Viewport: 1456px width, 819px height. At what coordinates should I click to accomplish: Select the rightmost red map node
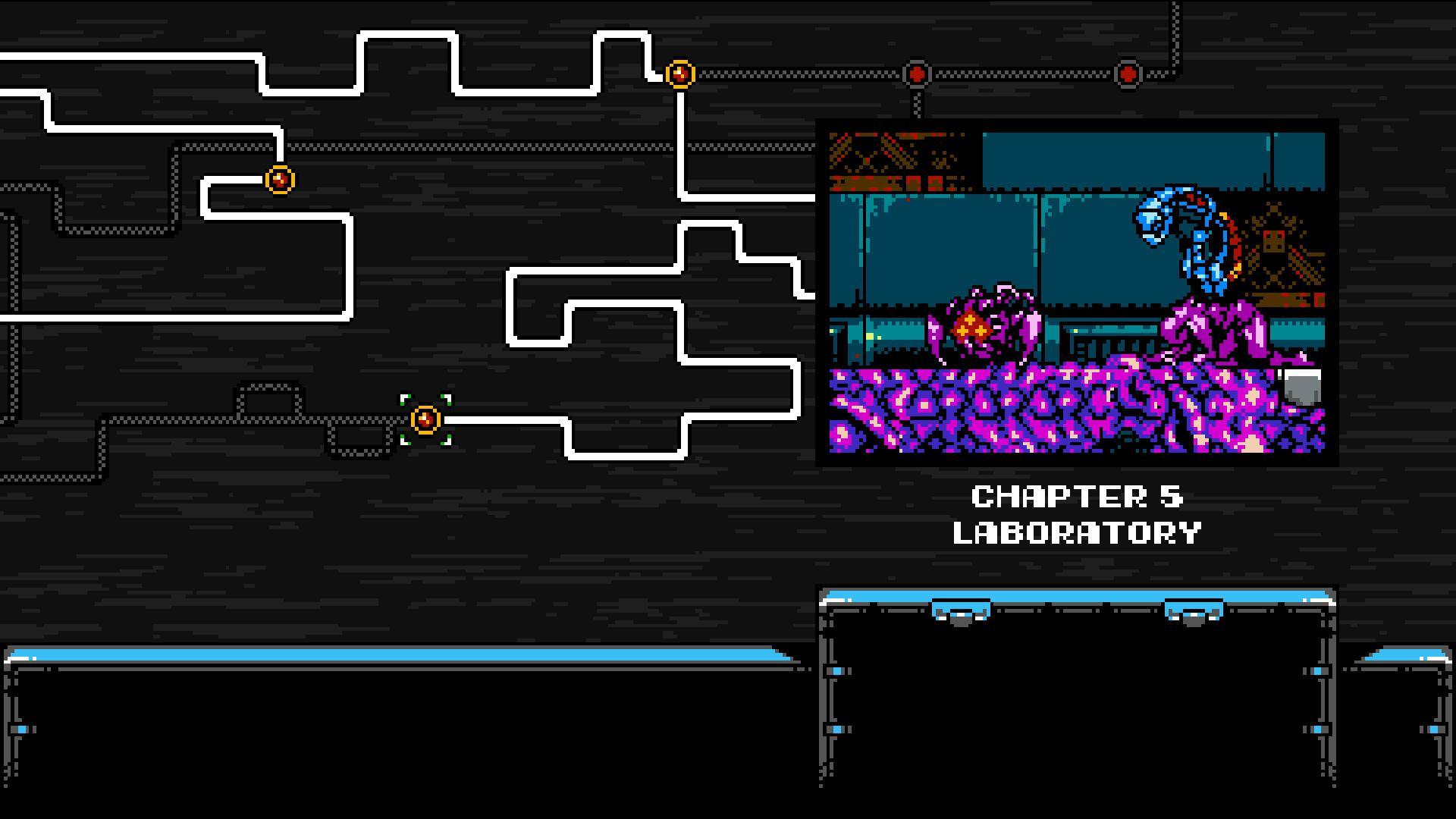(1128, 74)
